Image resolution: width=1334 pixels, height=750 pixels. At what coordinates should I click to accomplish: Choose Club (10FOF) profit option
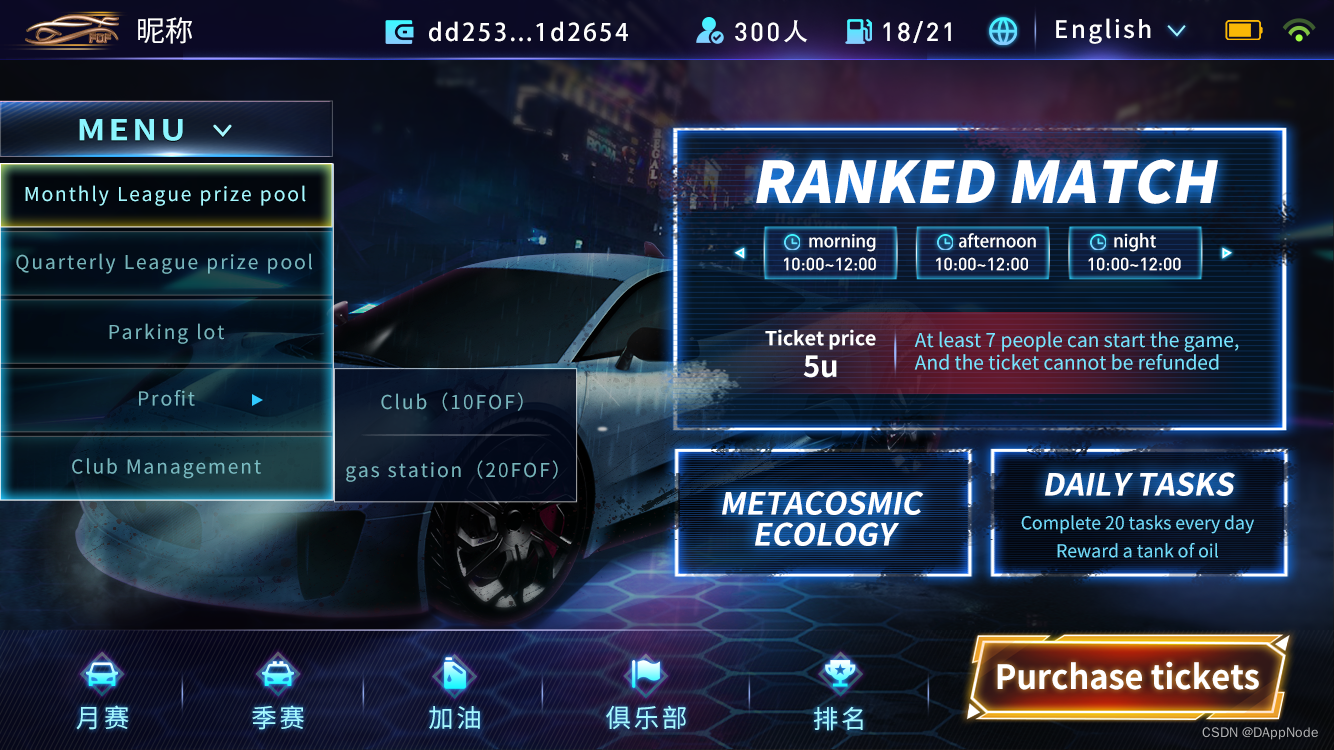pyautogui.click(x=453, y=402)
